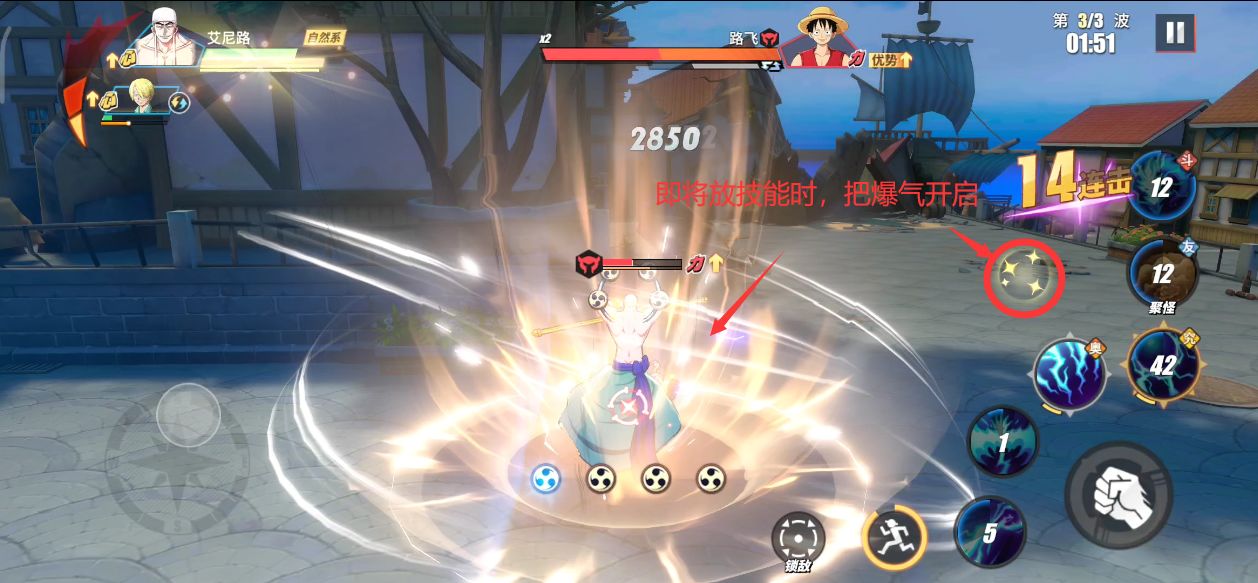Toggle the 锁敌 lock-on target button
The image size is (1258, 583).
tap(797, 540)
